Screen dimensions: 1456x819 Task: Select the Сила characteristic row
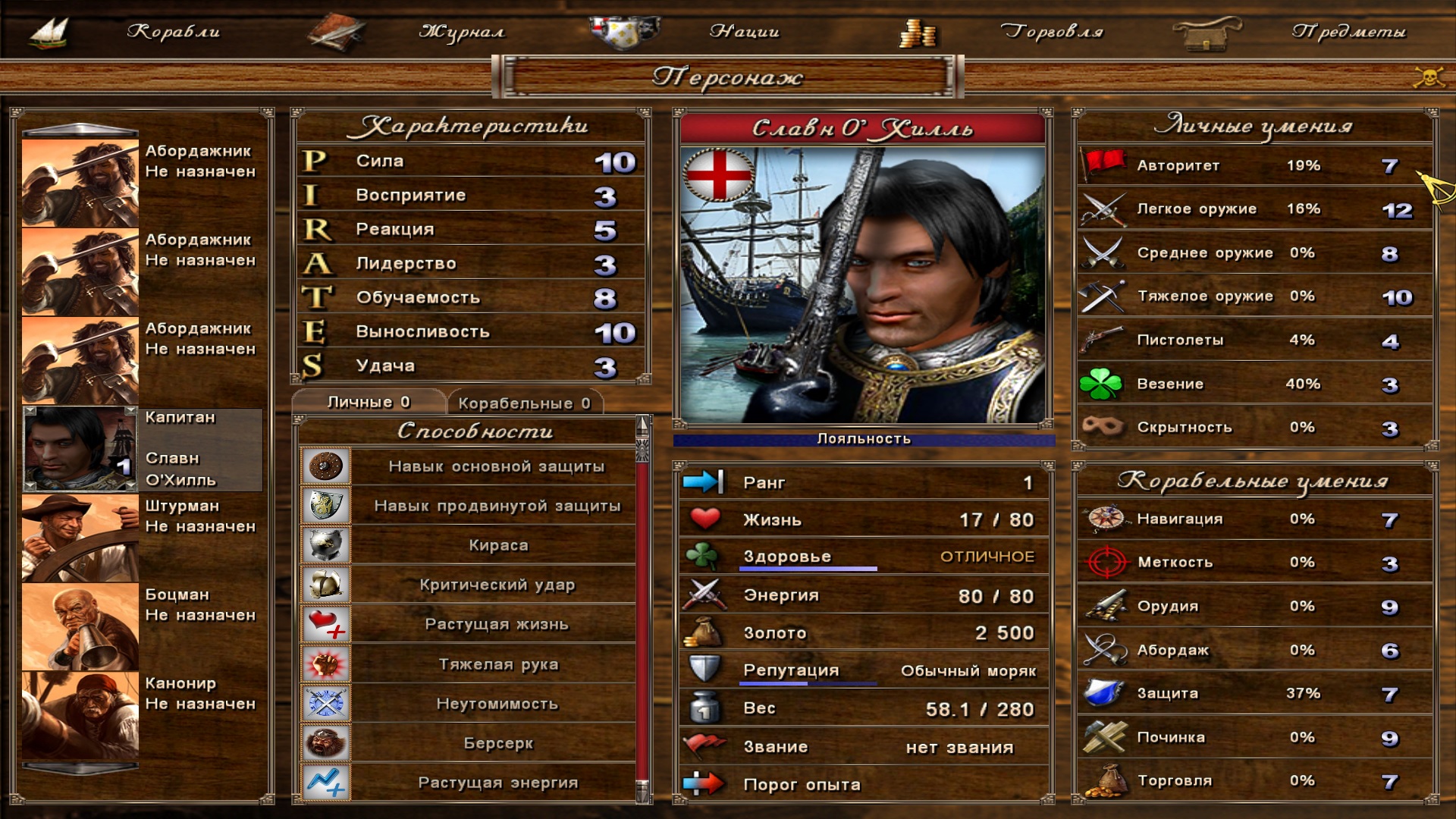tap(470, 162)
